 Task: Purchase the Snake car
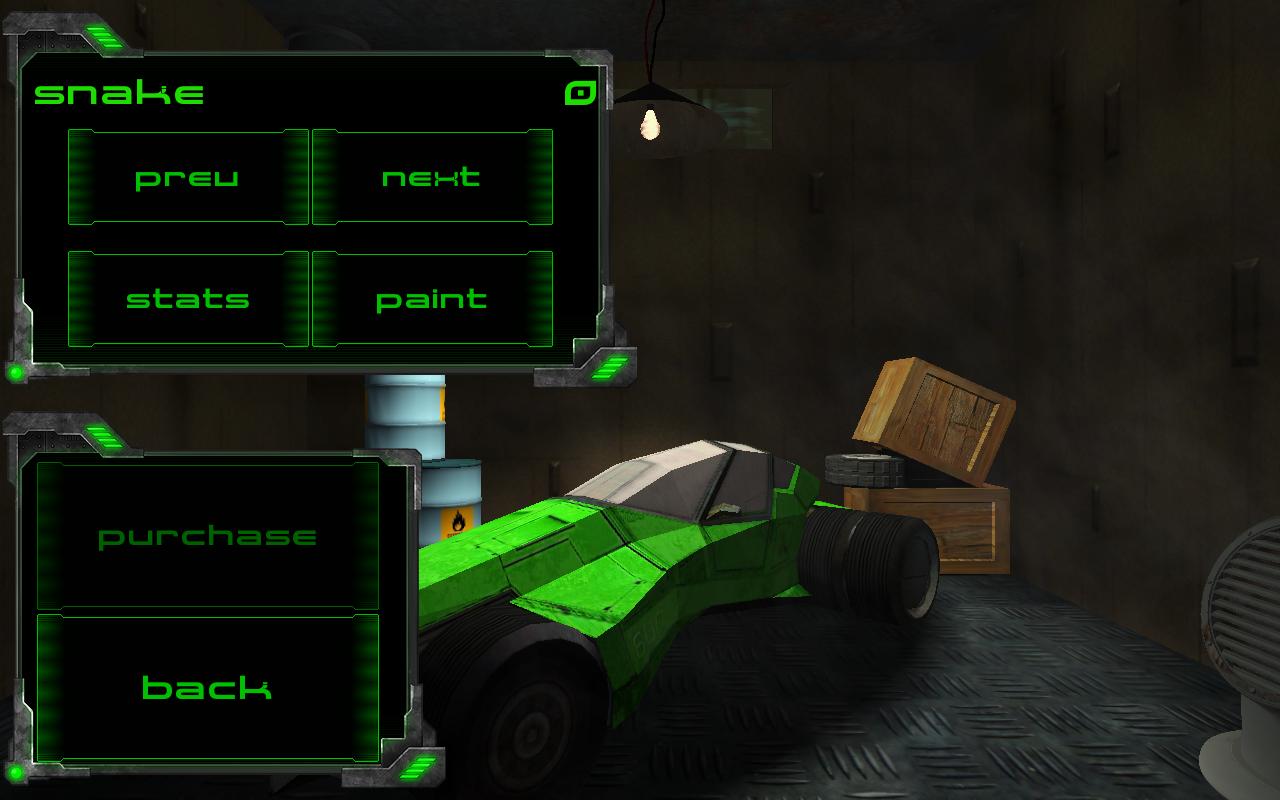tap(208, 536)
